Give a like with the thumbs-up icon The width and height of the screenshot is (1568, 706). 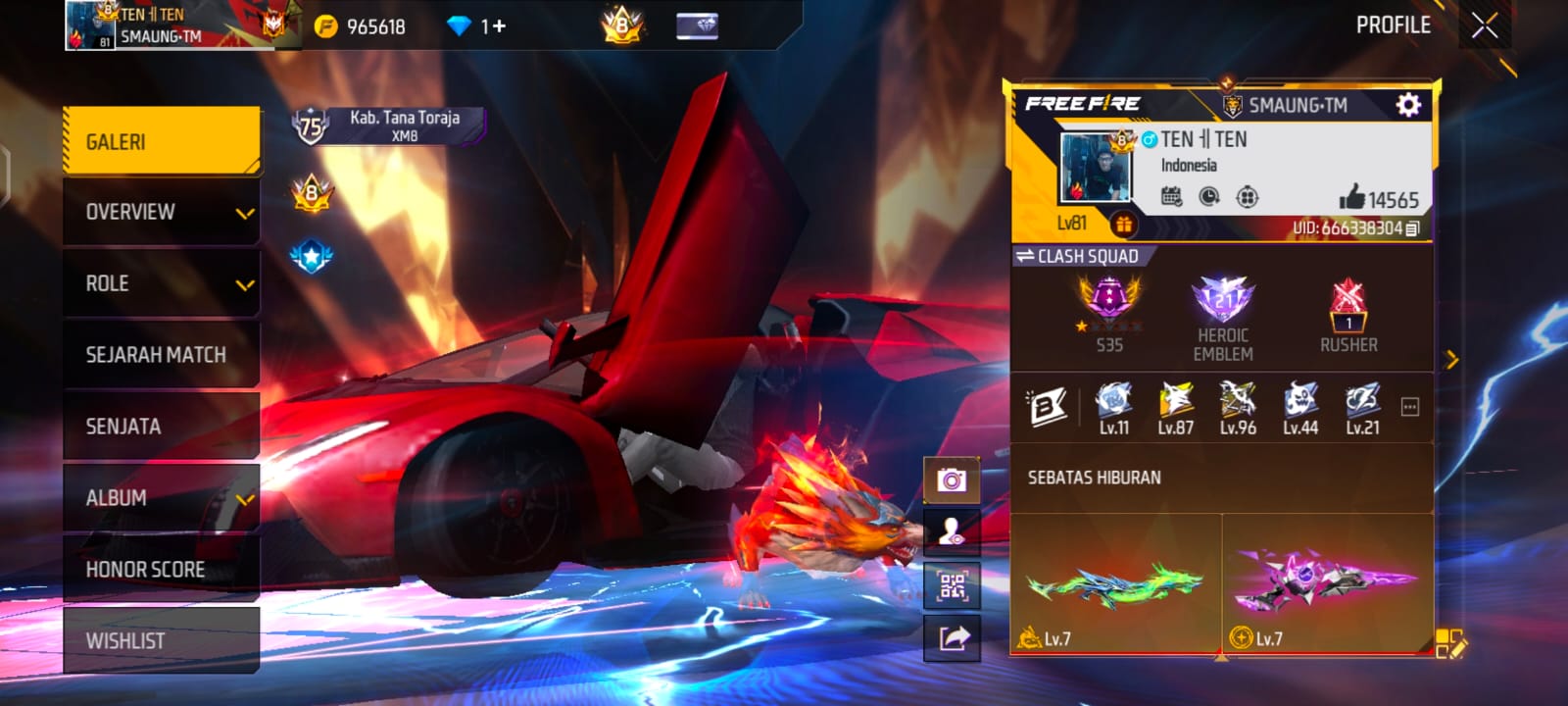1352,197
